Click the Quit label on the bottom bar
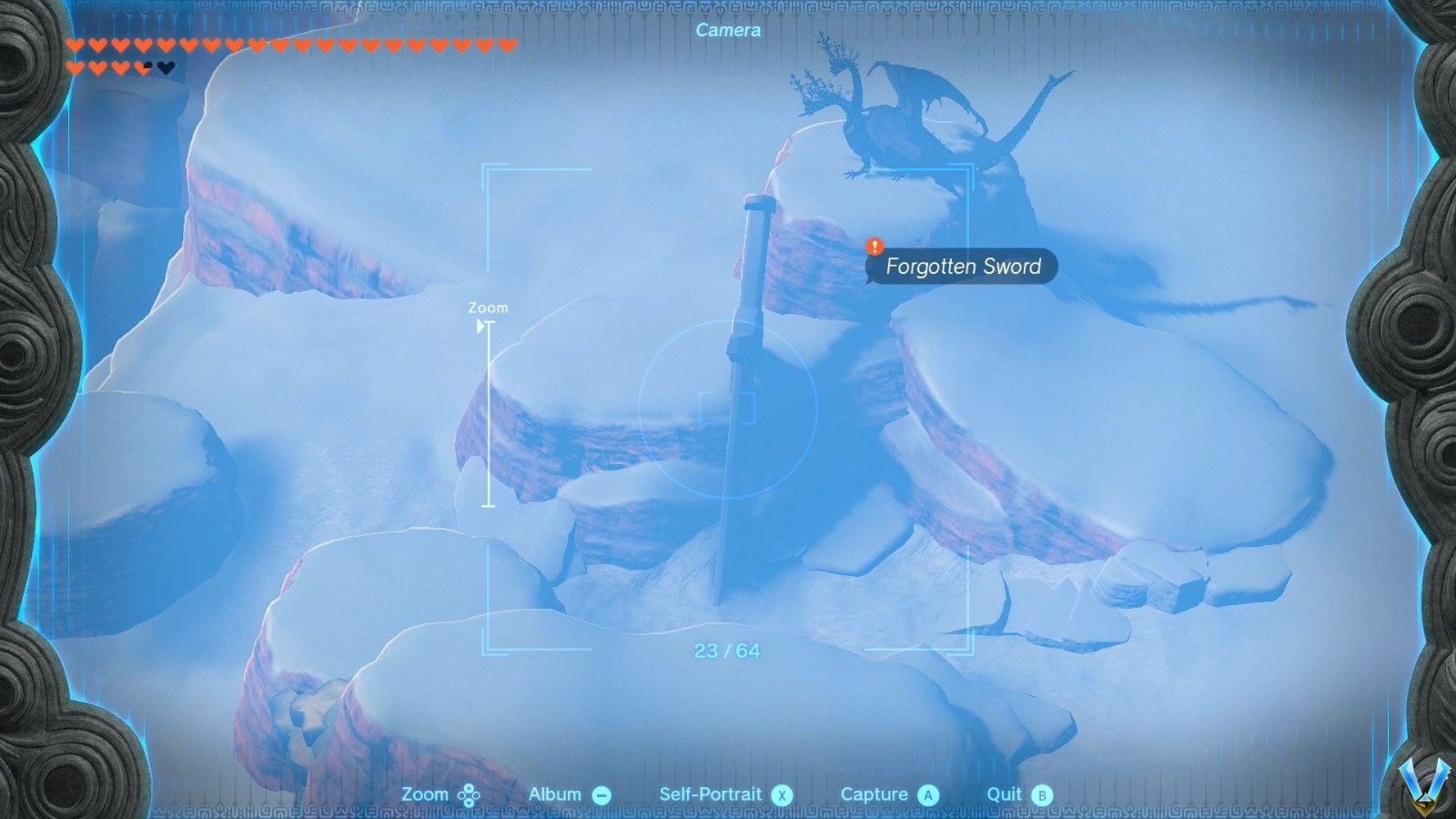 tap(1005, 793)
